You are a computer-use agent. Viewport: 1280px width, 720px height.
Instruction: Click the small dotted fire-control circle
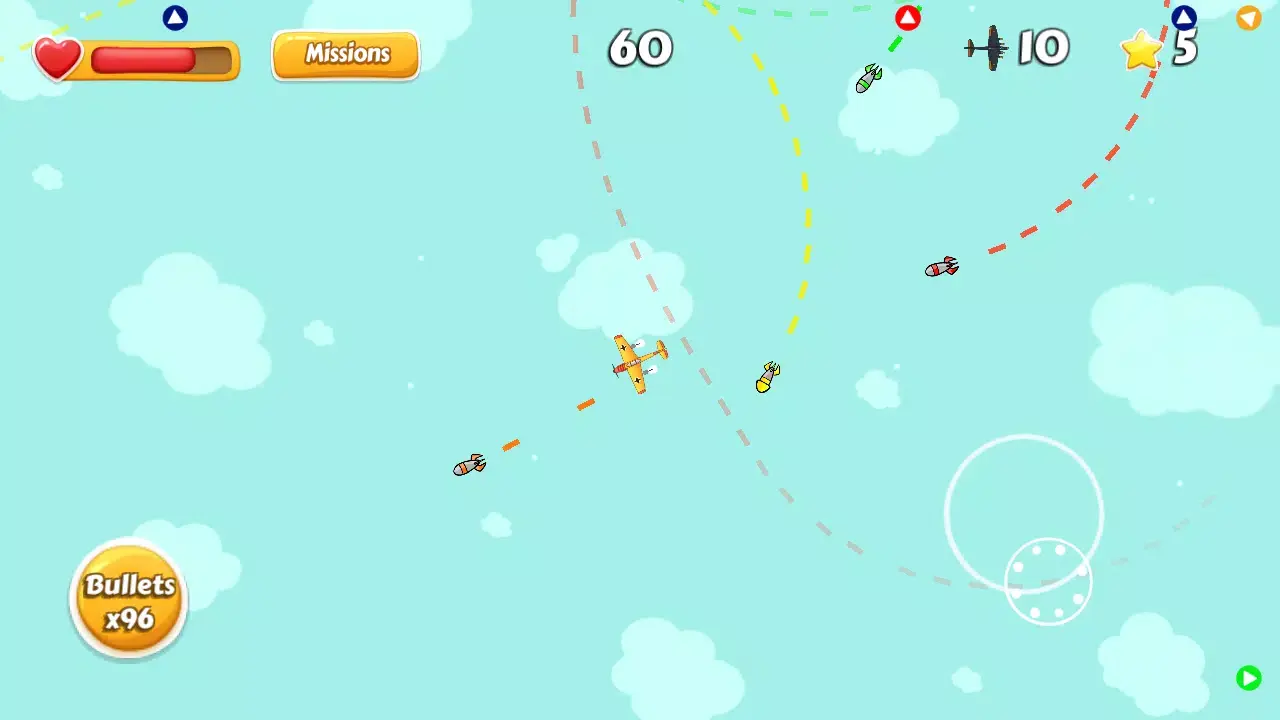[1049, 581]
